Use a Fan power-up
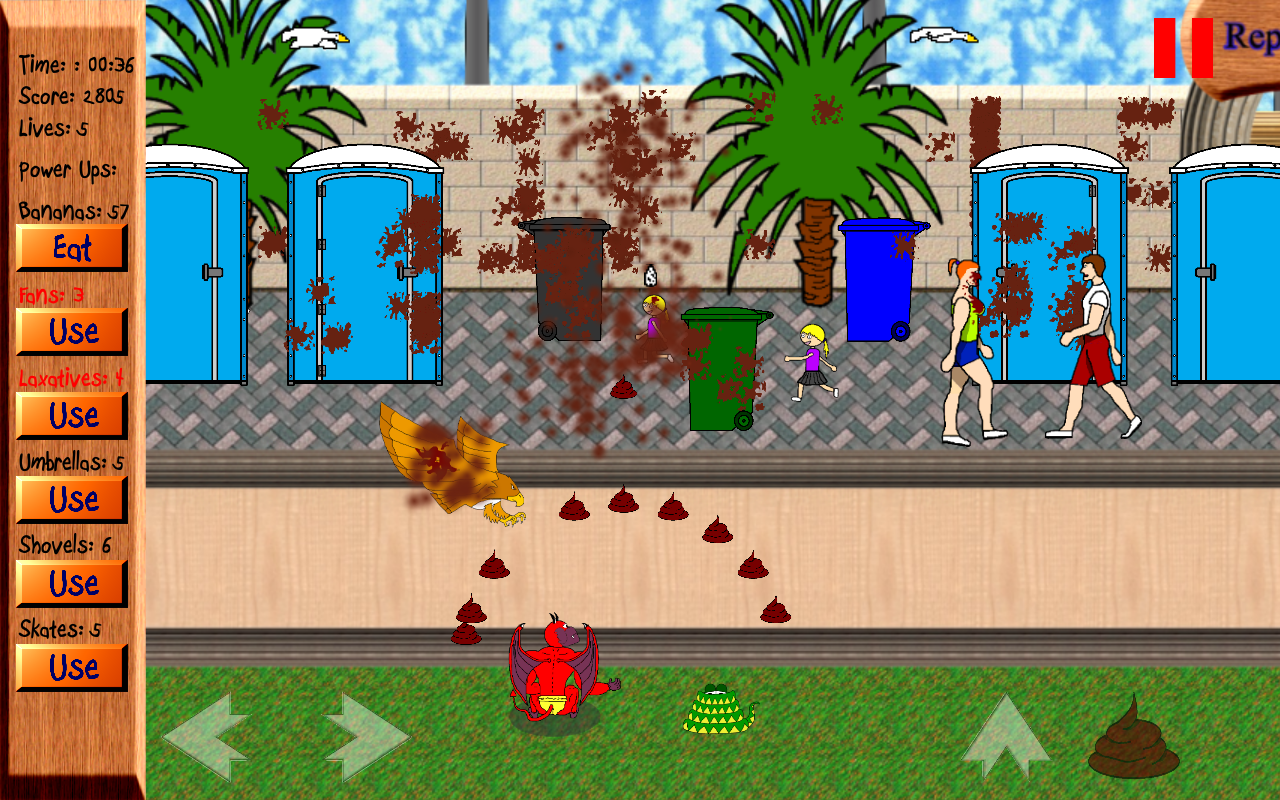Screen dimensions: 1280x800 pos(71,331)
